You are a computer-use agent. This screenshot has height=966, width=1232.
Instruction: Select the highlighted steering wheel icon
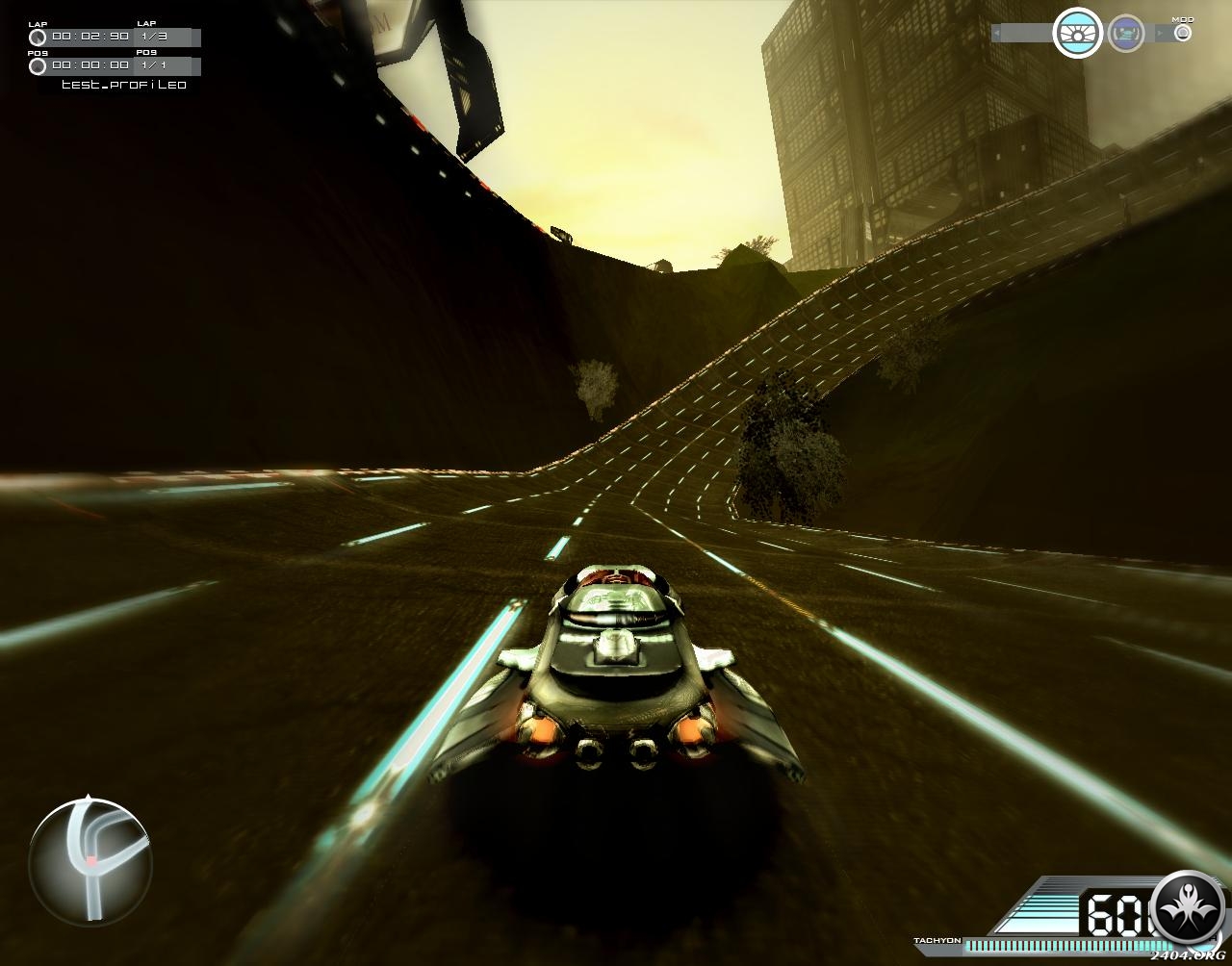pos(1077,34)
